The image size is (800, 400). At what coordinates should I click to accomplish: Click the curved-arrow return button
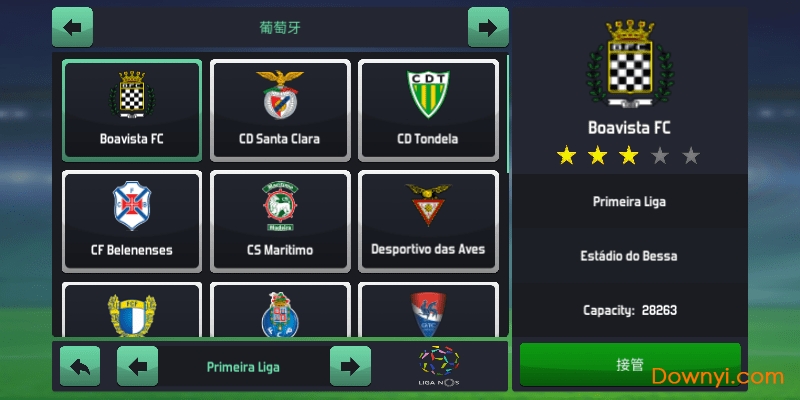point(80,366)
